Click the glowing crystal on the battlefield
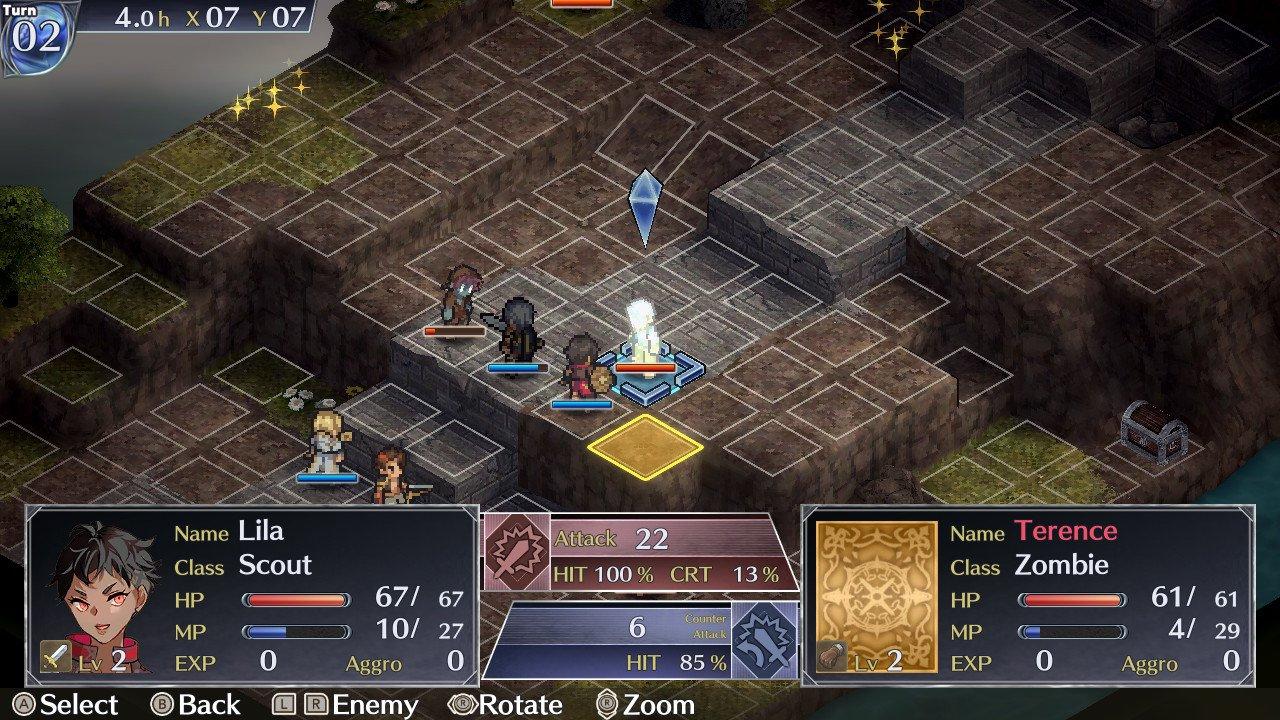 pos(645,330)
